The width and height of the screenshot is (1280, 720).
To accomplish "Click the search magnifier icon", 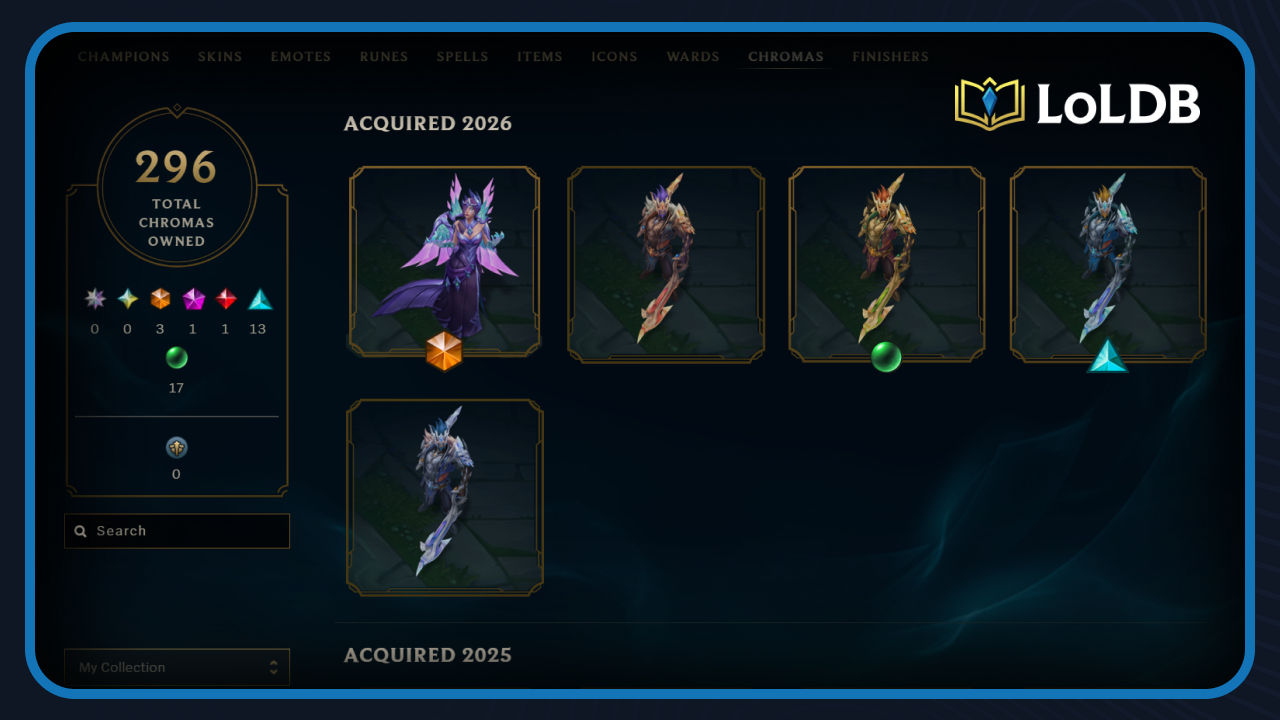I will coord(81,531).
